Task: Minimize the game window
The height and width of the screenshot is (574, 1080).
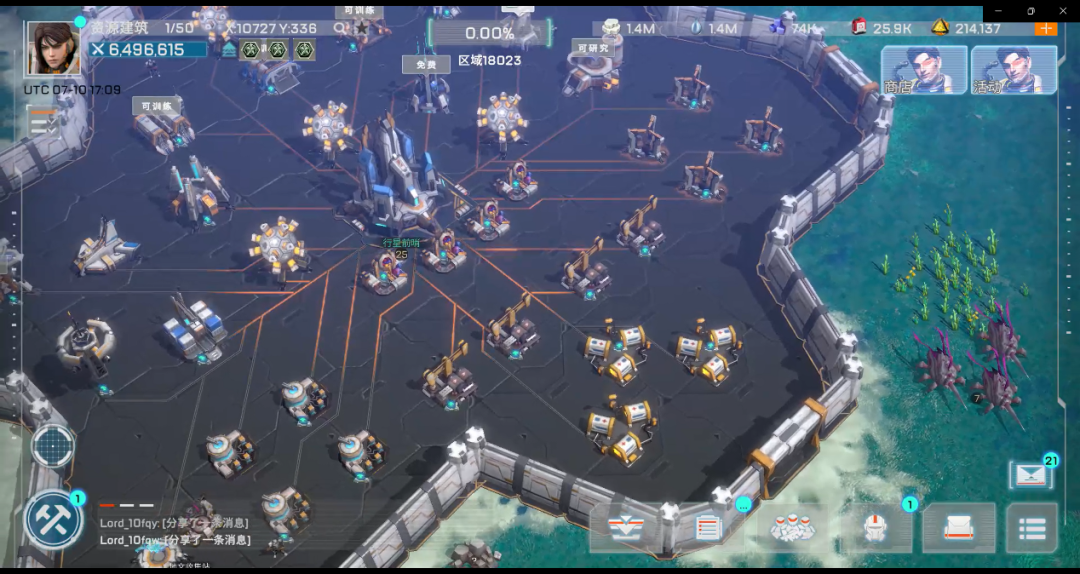Action: (x=998, y=11)
